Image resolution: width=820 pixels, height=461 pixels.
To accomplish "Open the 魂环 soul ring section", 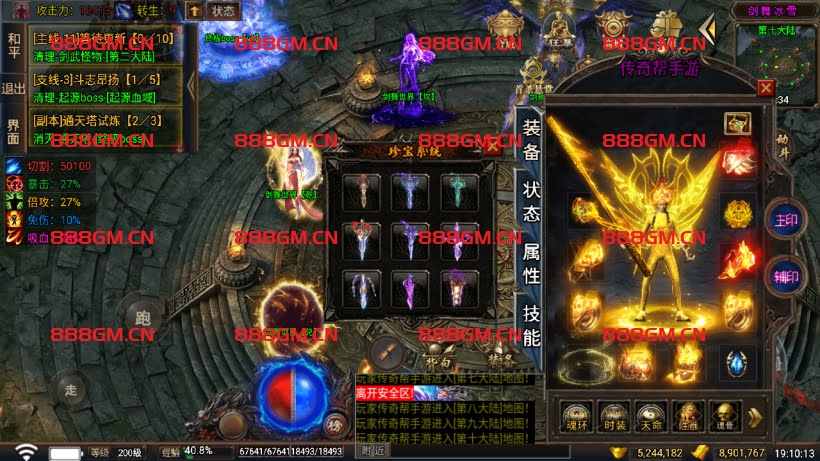I will click(x=574, y=417).
